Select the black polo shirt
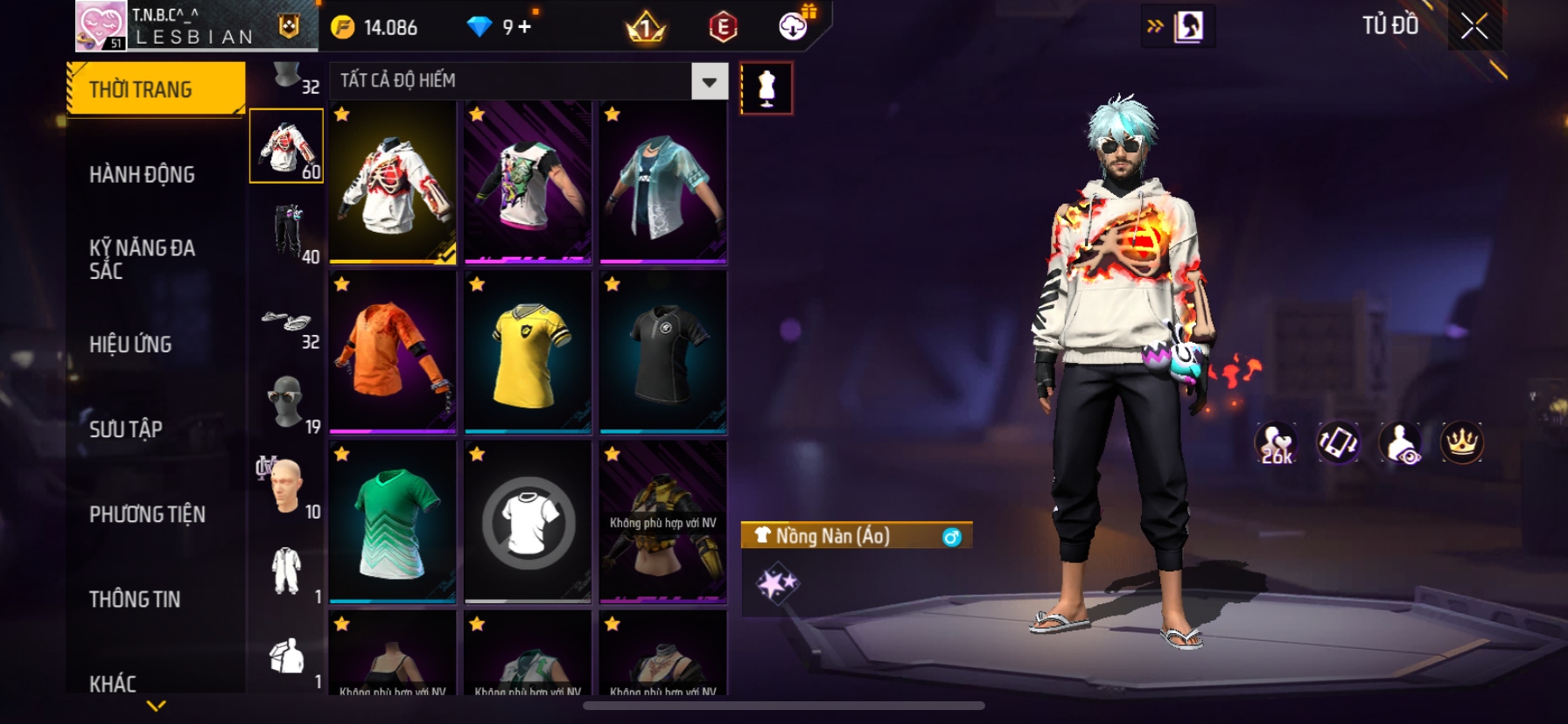This screenshot has width=1568, height=724. click(x=663, y=352)
